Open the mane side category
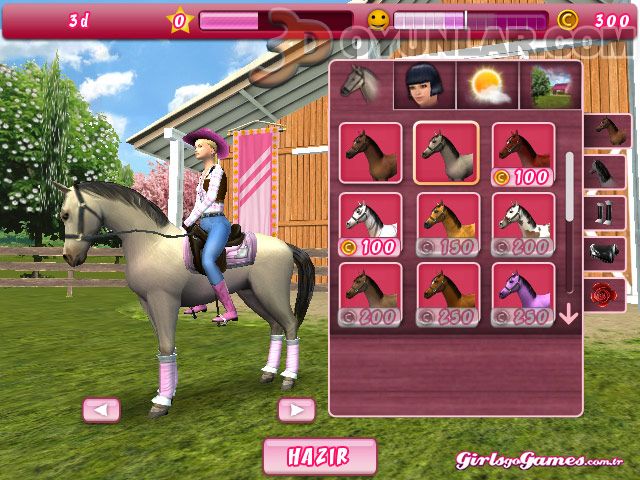 (x=606, y=171)
